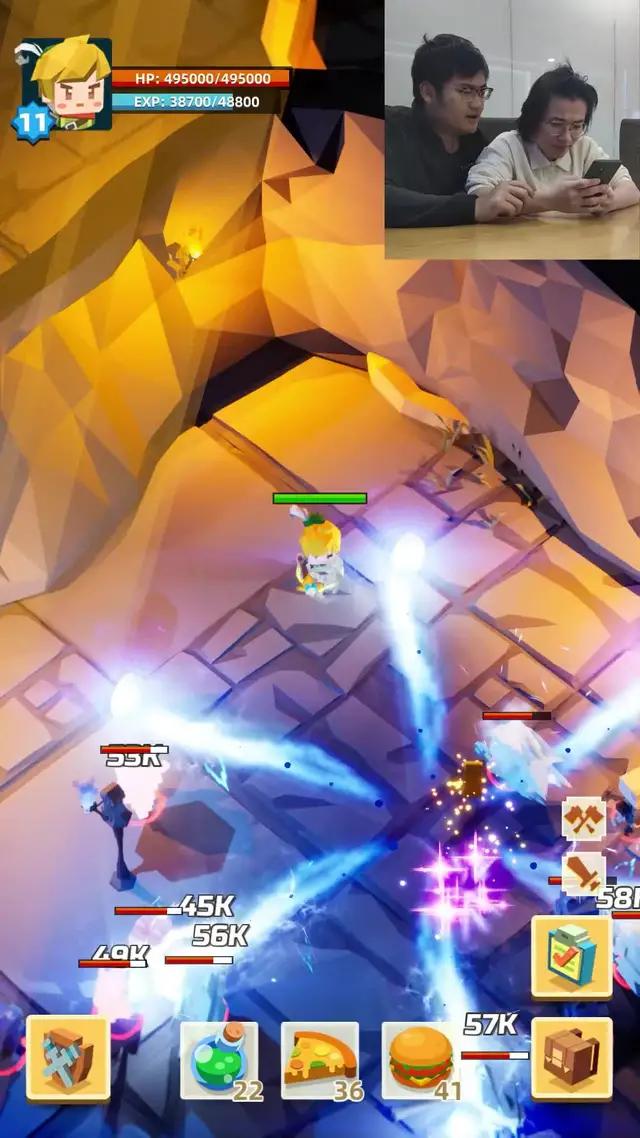Use the green potion item
The height and width of the screenshot is (1138, 640).
tap(219, 1059)
